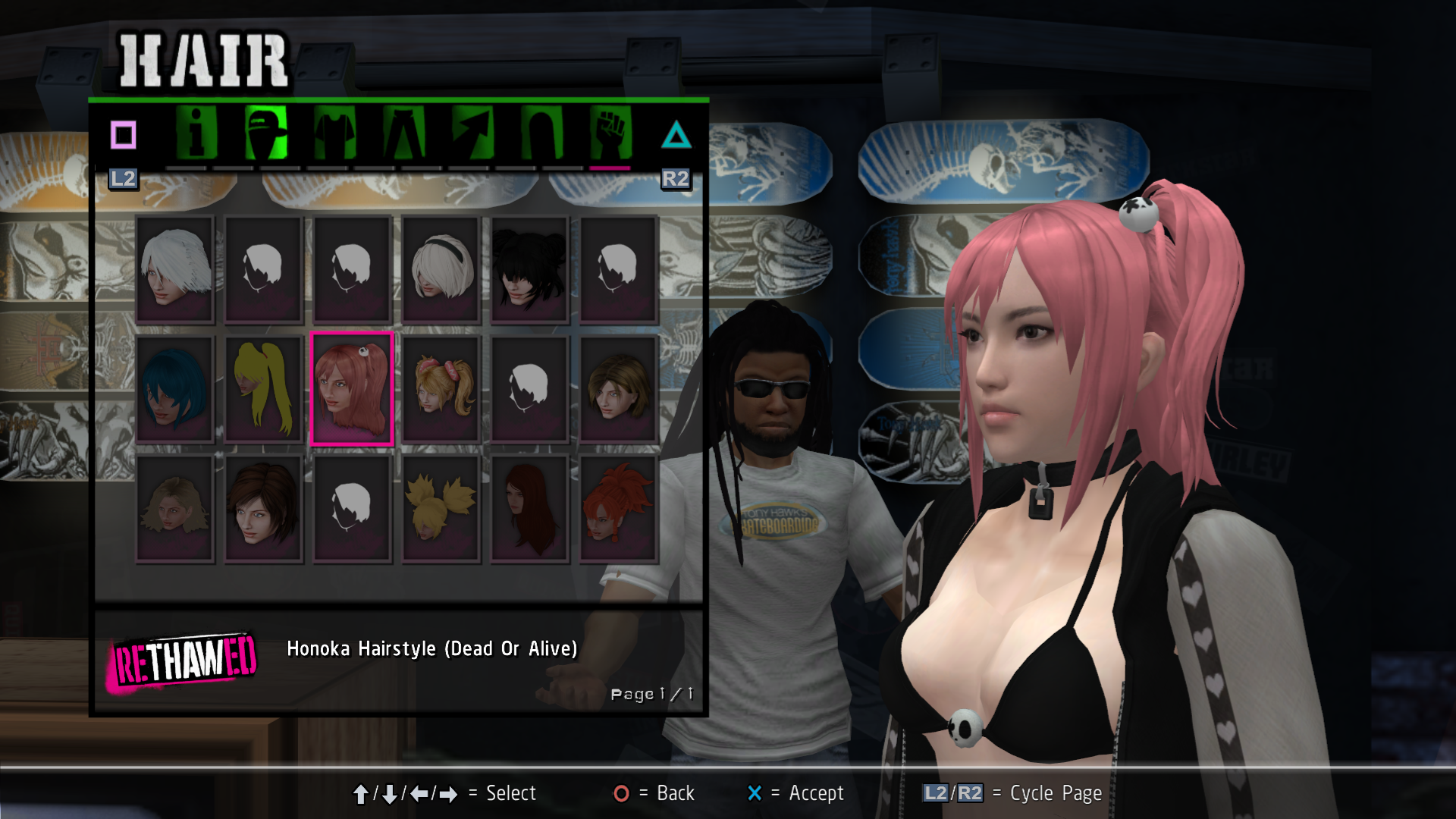Choose the short brown parted hairstyle

click(619, 388)
